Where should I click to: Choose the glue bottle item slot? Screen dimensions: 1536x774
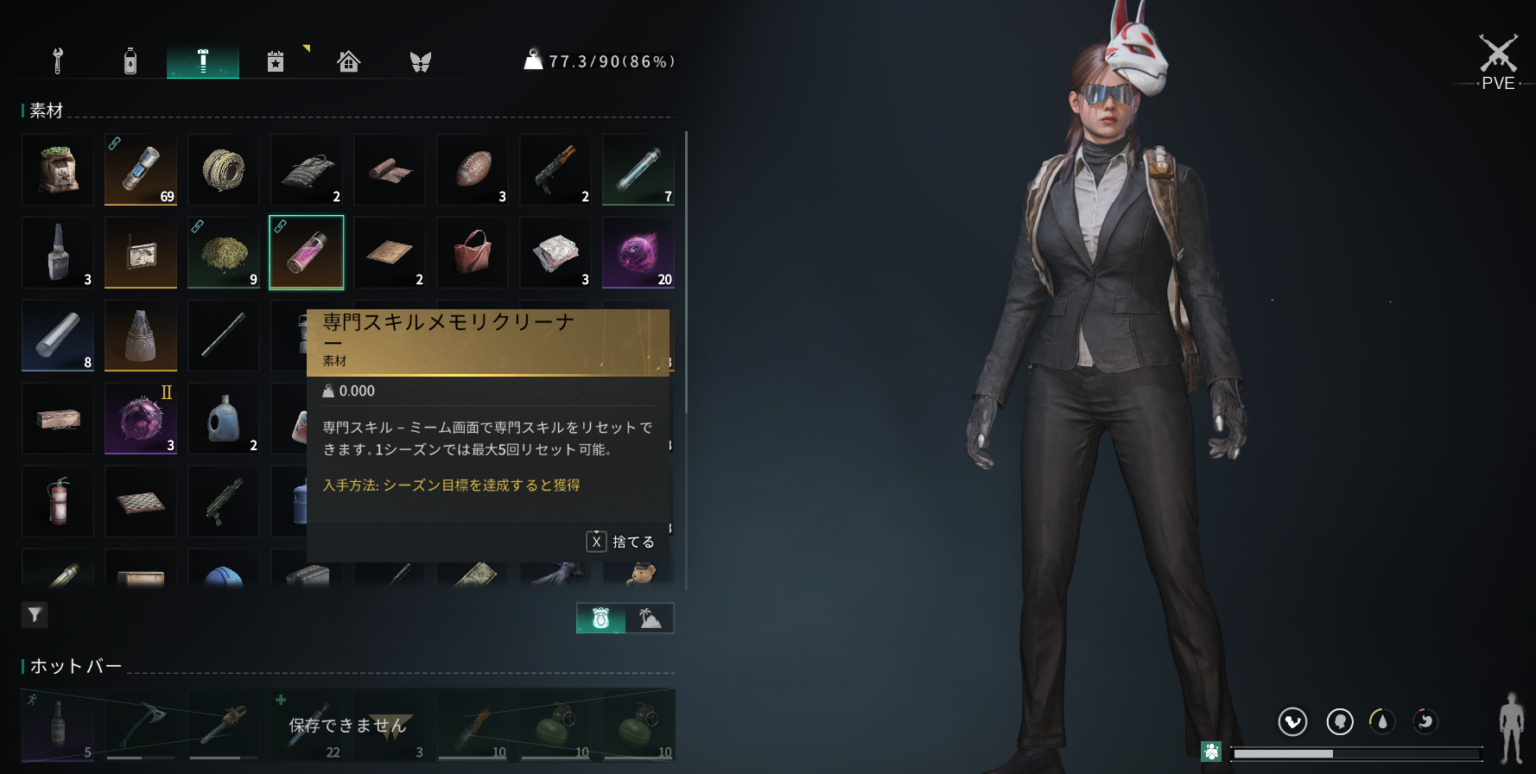tap(58, 252)
